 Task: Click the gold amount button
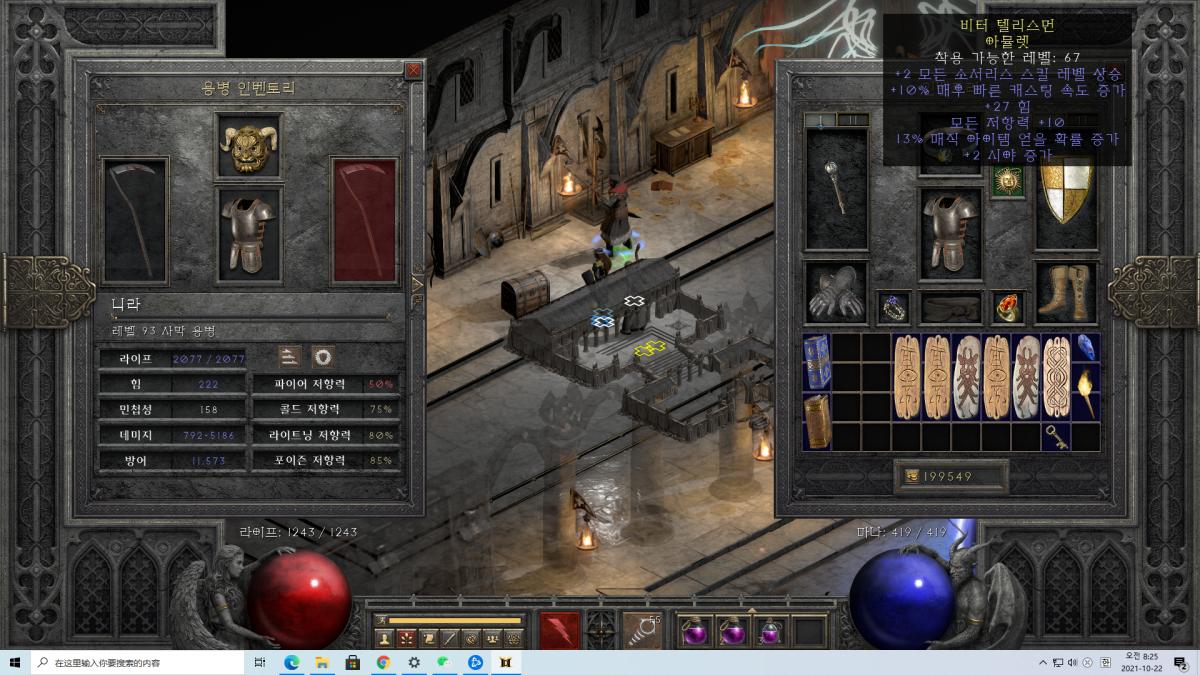point(912,477)
